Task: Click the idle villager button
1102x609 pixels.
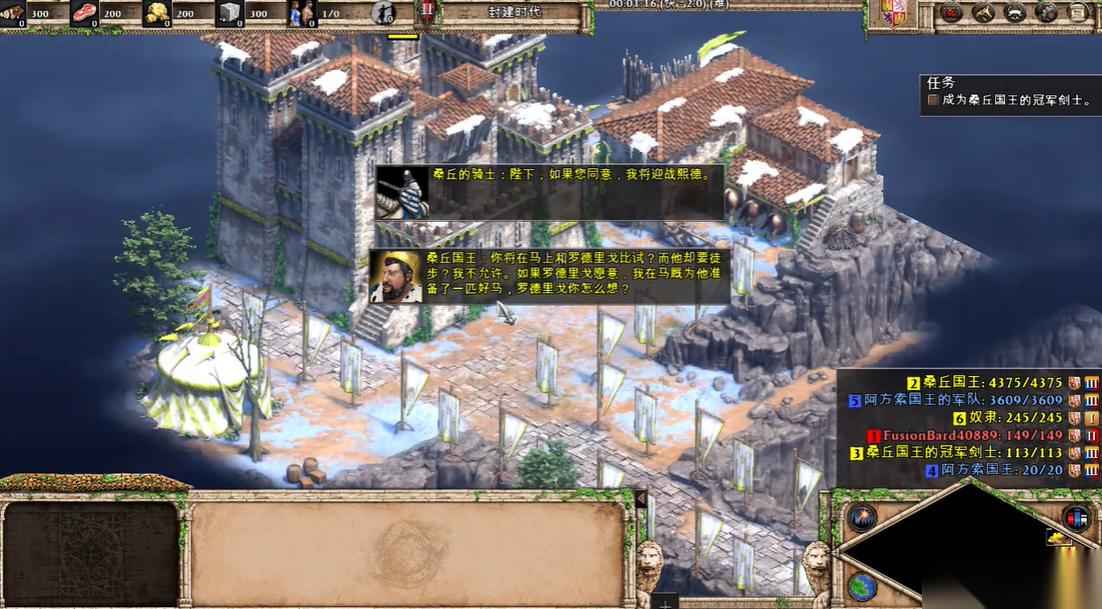Action: point(382,13)
